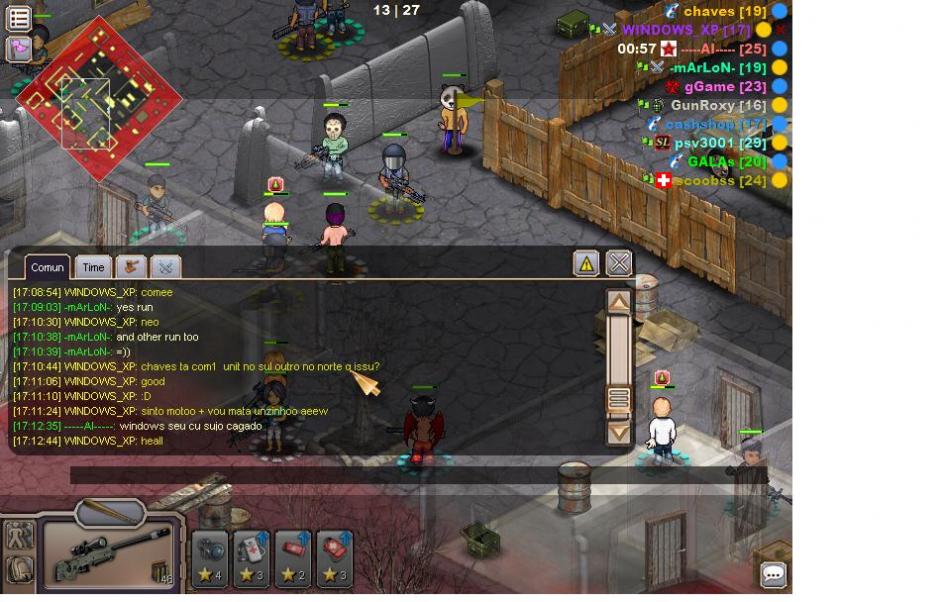Click the chat scroll down arrow
943x602 pixels.
pyautogui.click(x=619, y=433)
